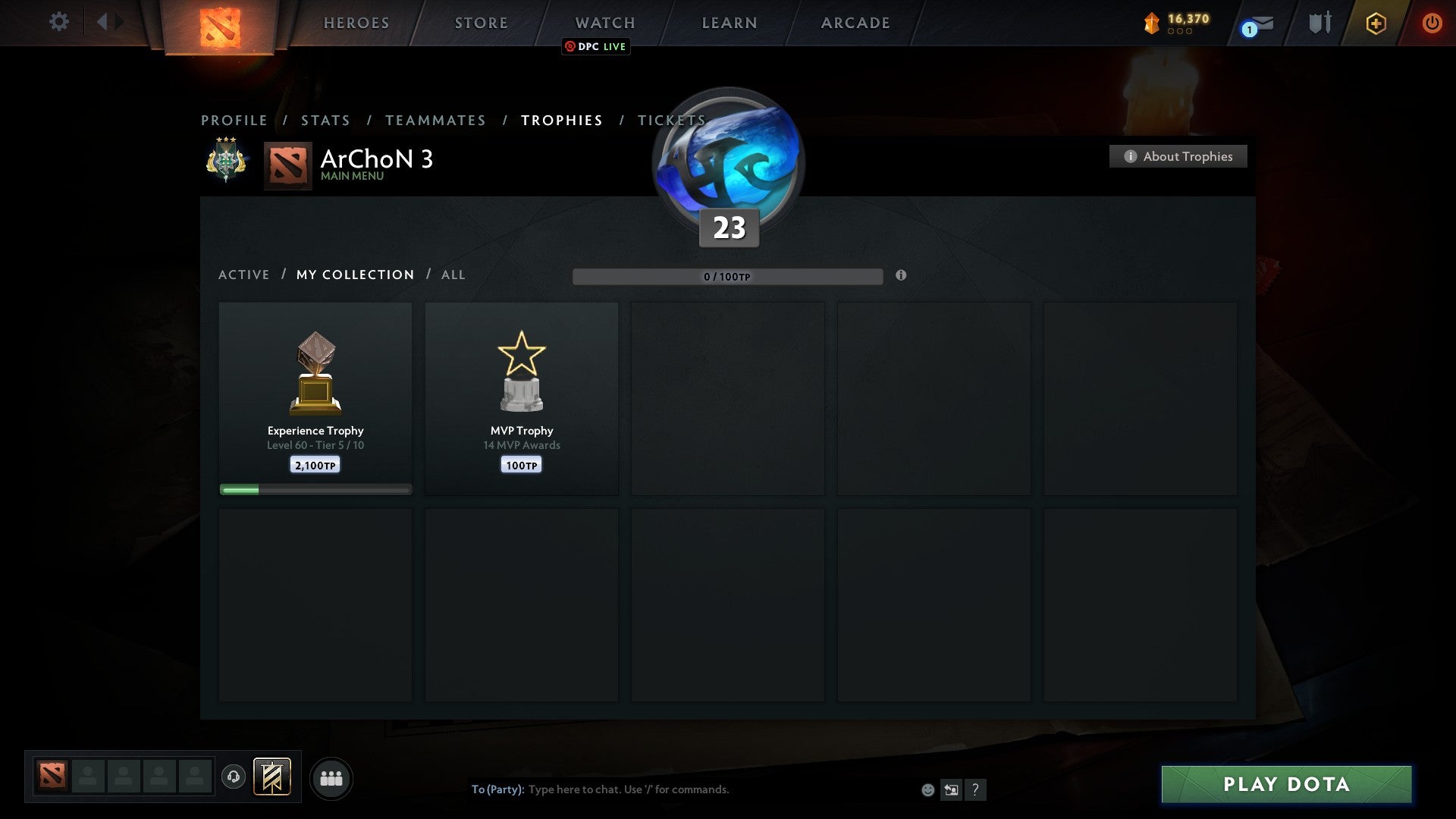Open the ARCADE menu
The image size is (1456, 819).
[855, 23]
